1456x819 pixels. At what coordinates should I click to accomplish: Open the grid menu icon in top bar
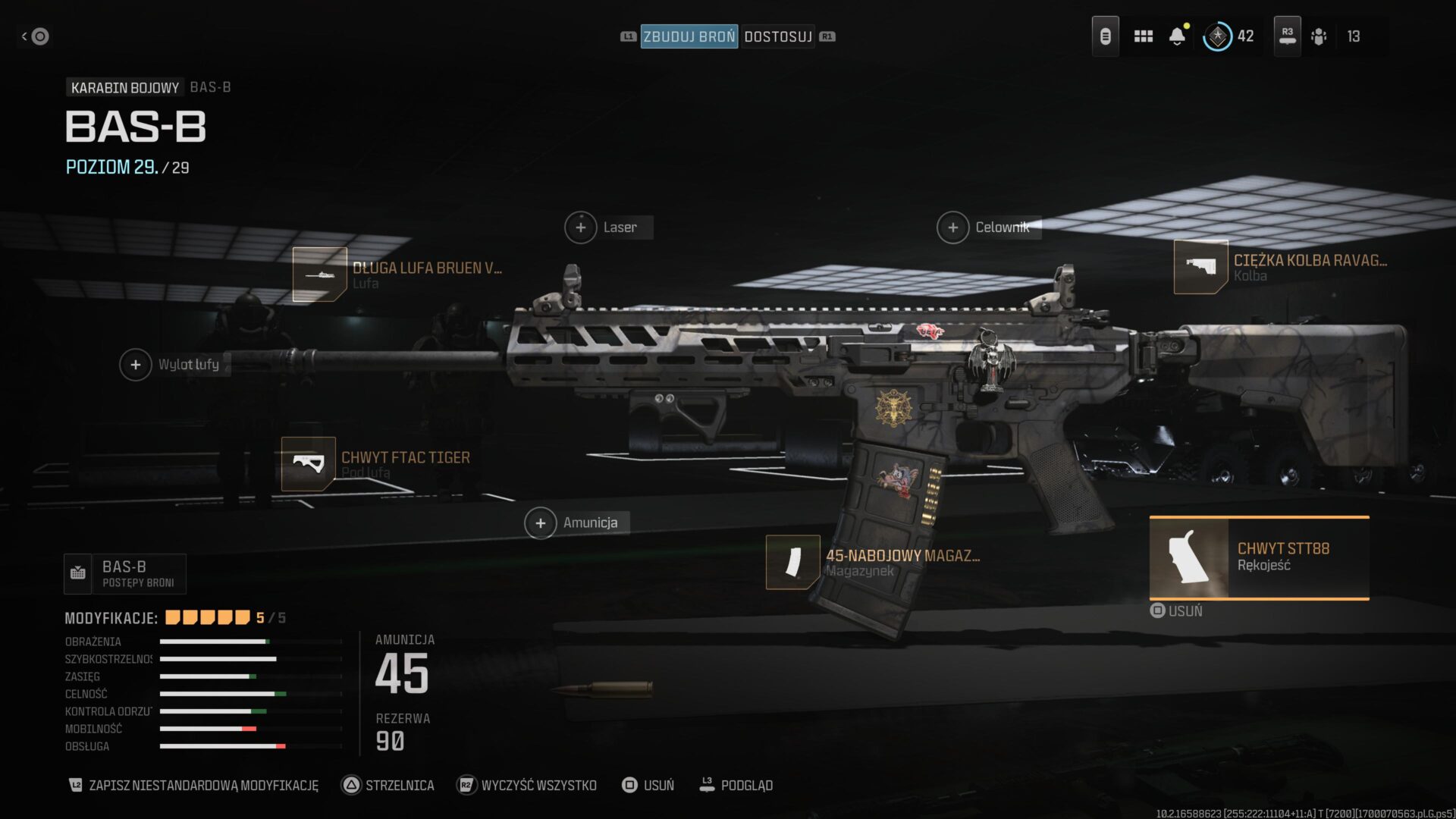pos(1143,36)
